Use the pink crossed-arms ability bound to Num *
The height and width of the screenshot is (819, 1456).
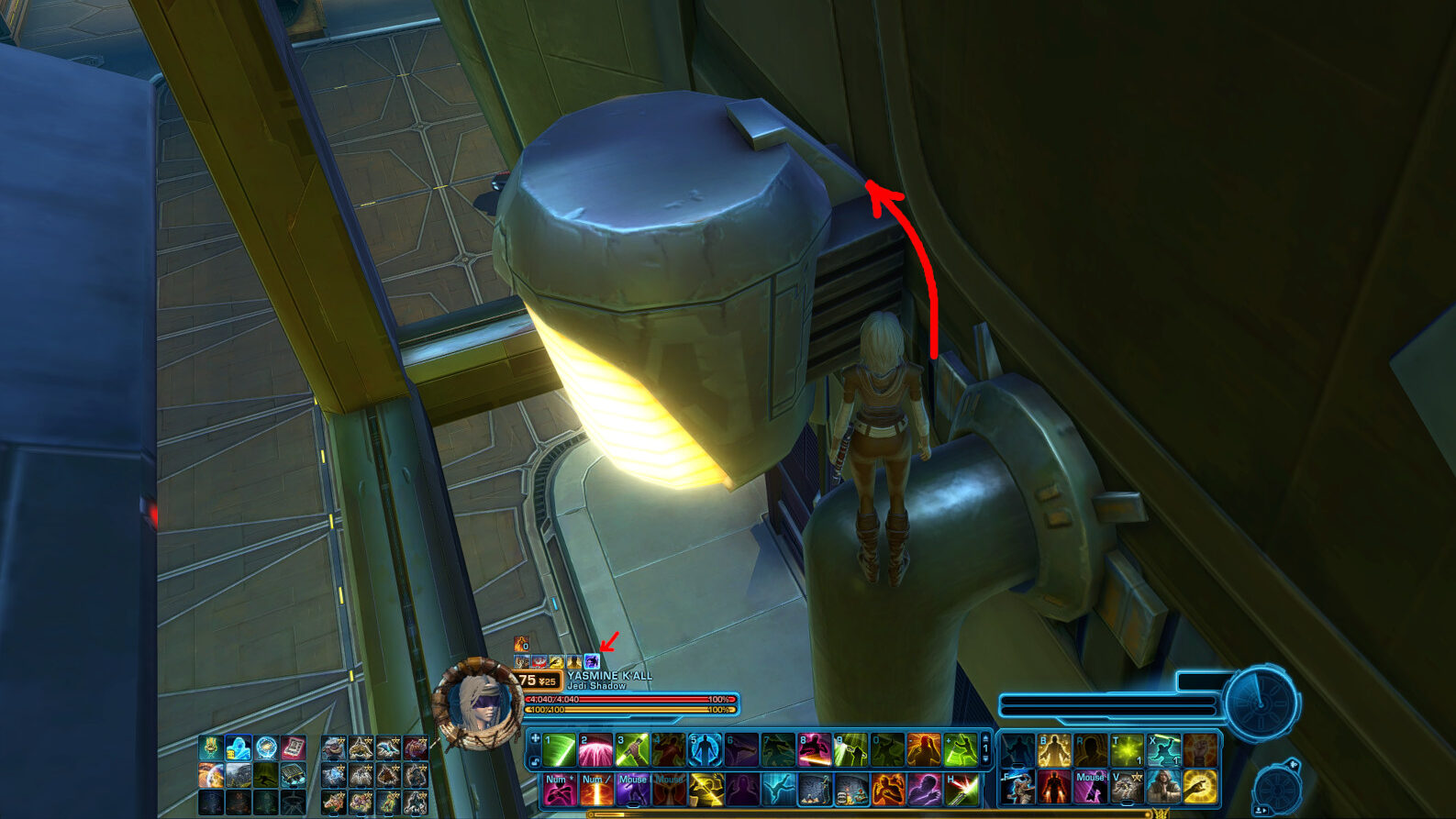[x=559, y=789]
